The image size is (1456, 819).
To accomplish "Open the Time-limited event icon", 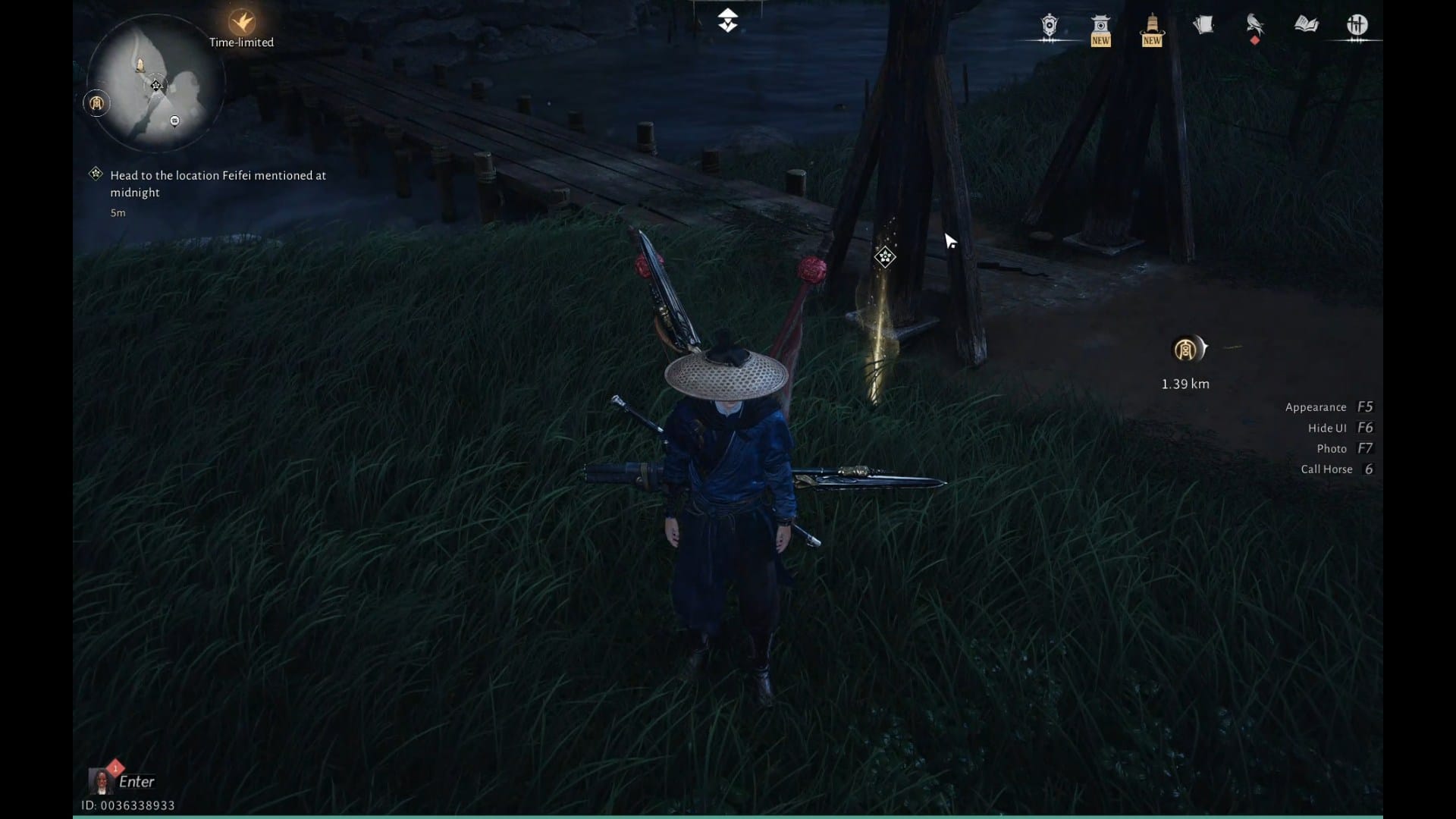I will tap(242, 23).
